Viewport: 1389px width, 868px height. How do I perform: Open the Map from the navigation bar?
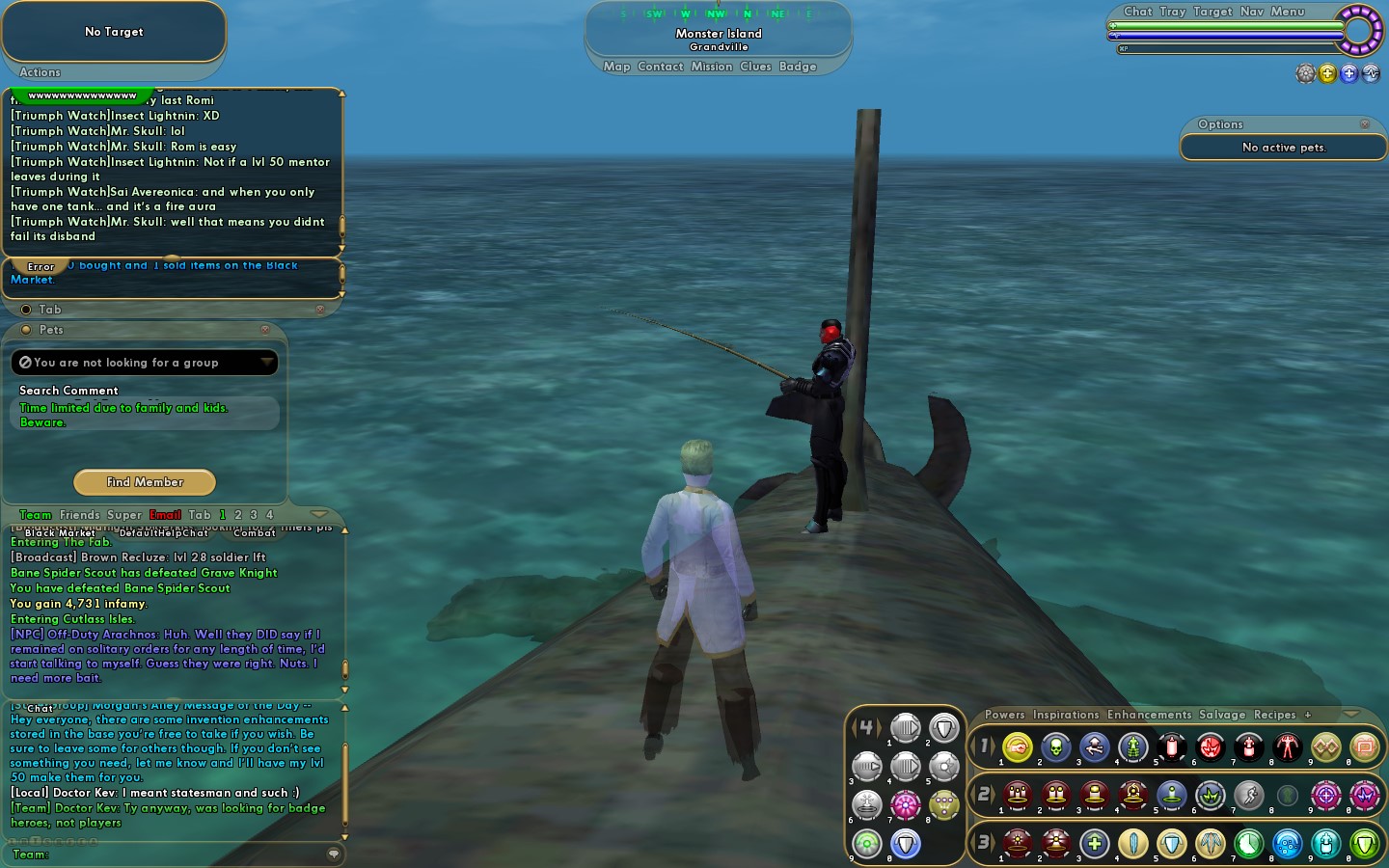pyautogui.click(x=616, y=67)
